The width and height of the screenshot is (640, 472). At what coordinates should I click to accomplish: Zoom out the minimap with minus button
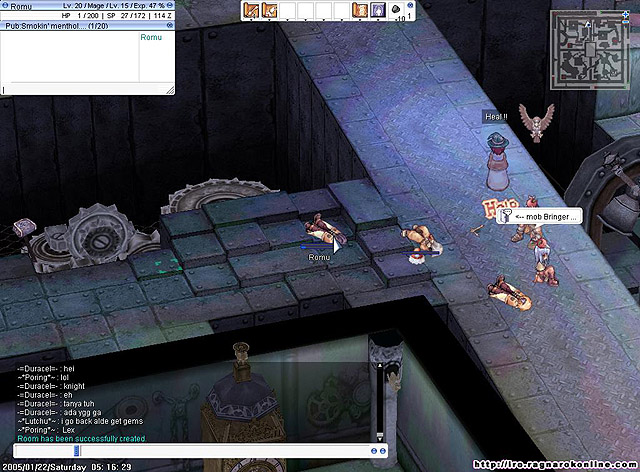pos(627,19)
